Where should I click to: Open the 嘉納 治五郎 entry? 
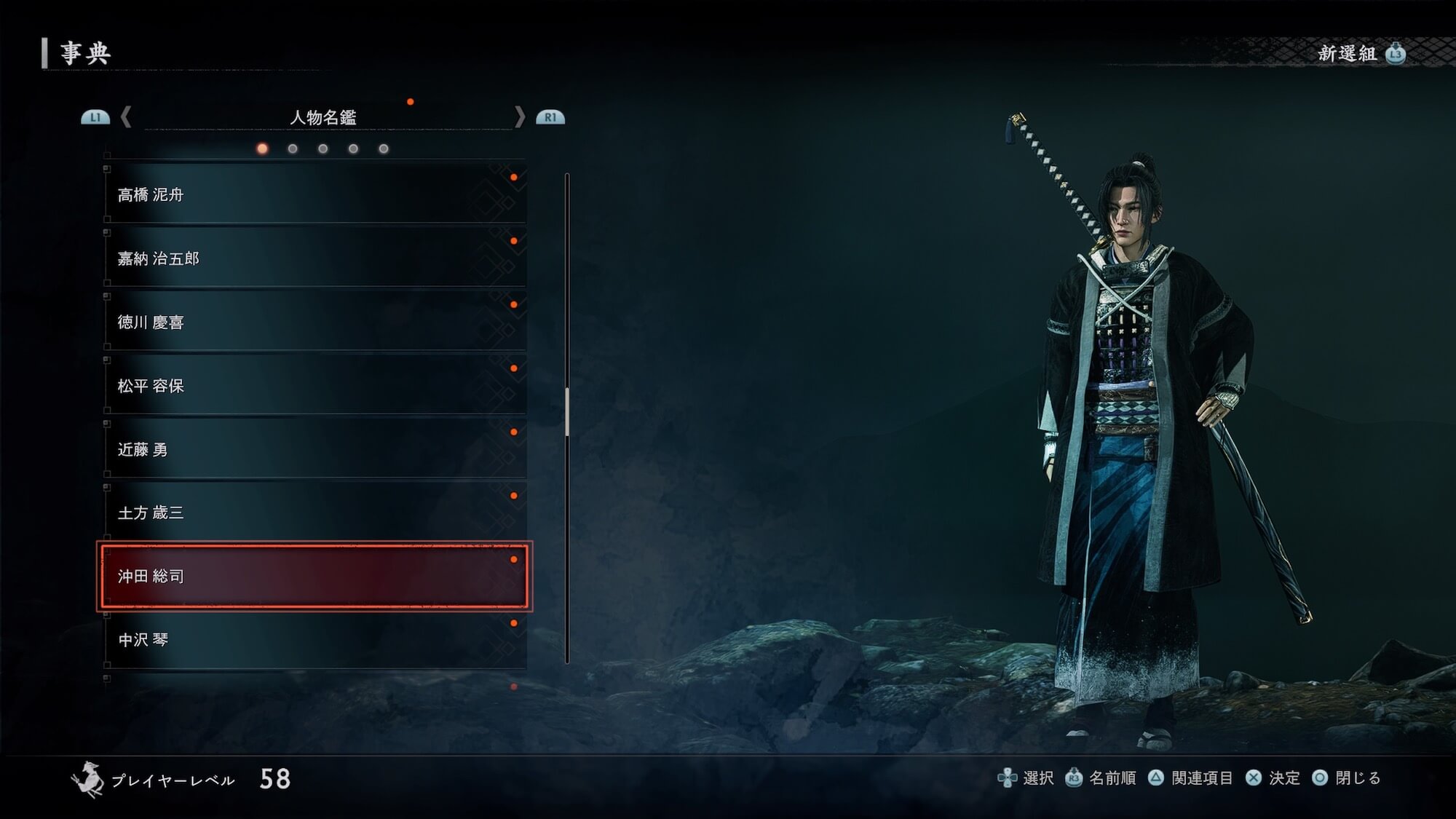[x=314, y=258]
